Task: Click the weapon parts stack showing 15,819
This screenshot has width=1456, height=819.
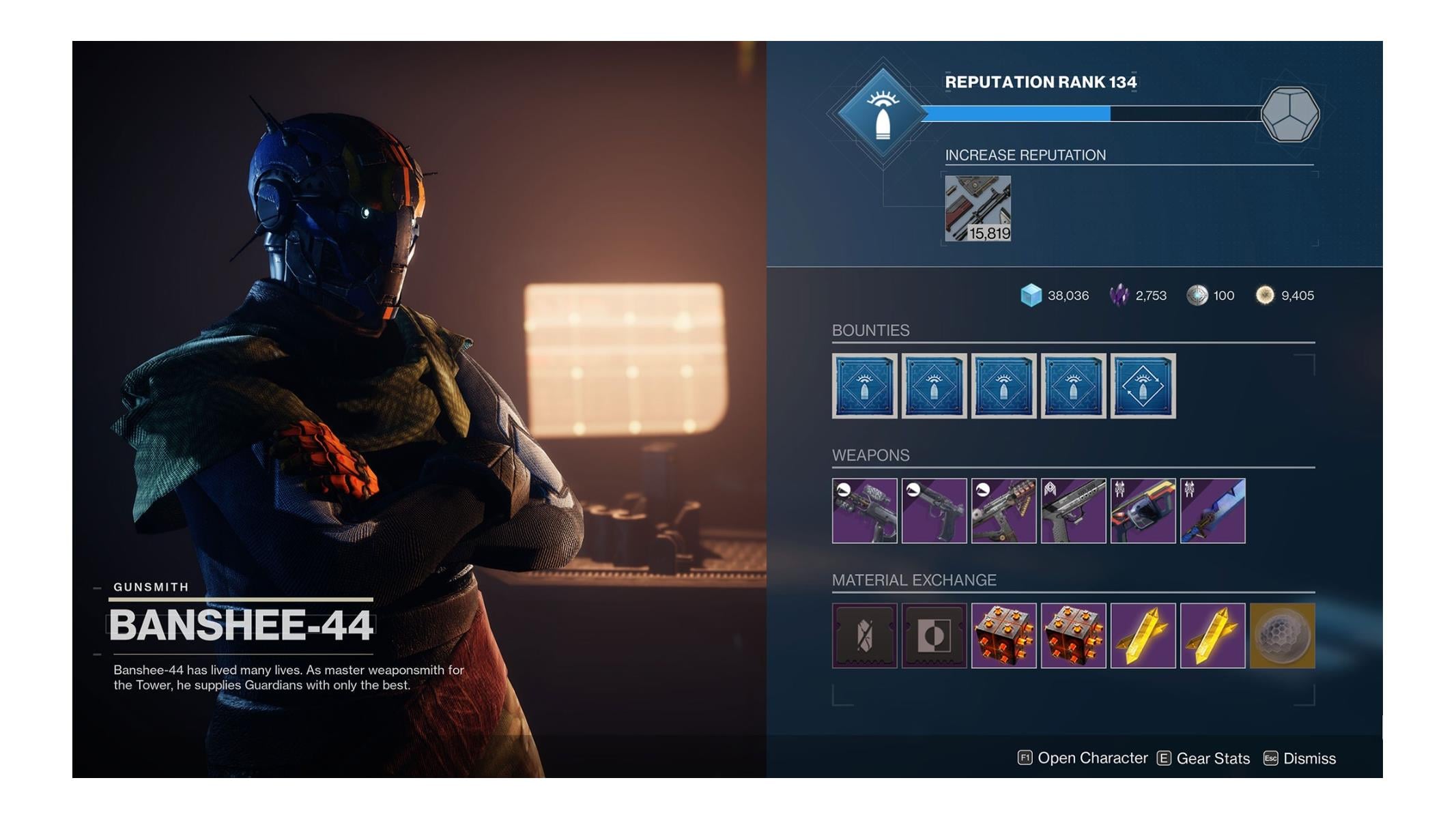Action: (x=977, y=208)
